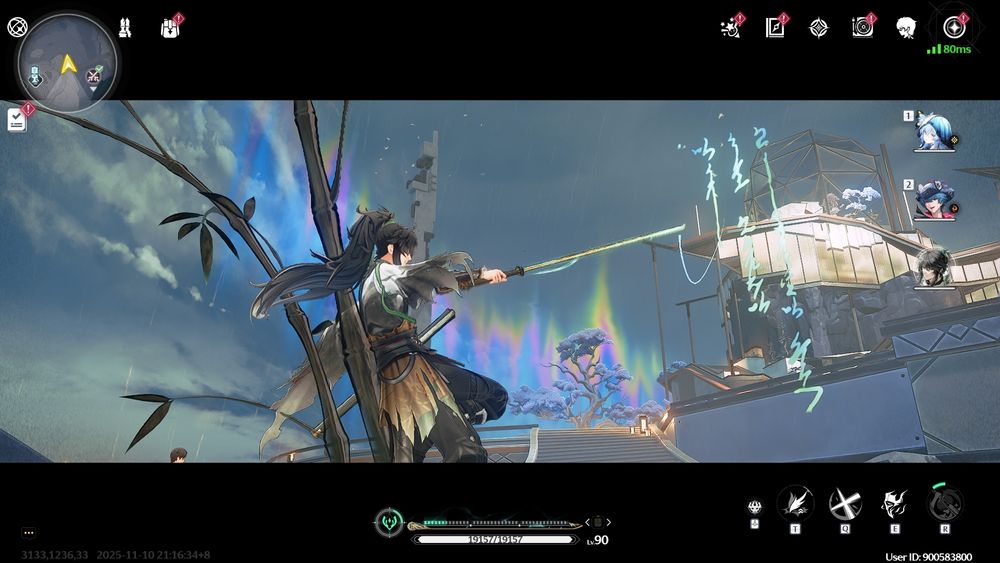The image size is (1000, 563).
Task: Open the vinyl record disc icon
Action: pyautogui.click(x=862, y=28)
